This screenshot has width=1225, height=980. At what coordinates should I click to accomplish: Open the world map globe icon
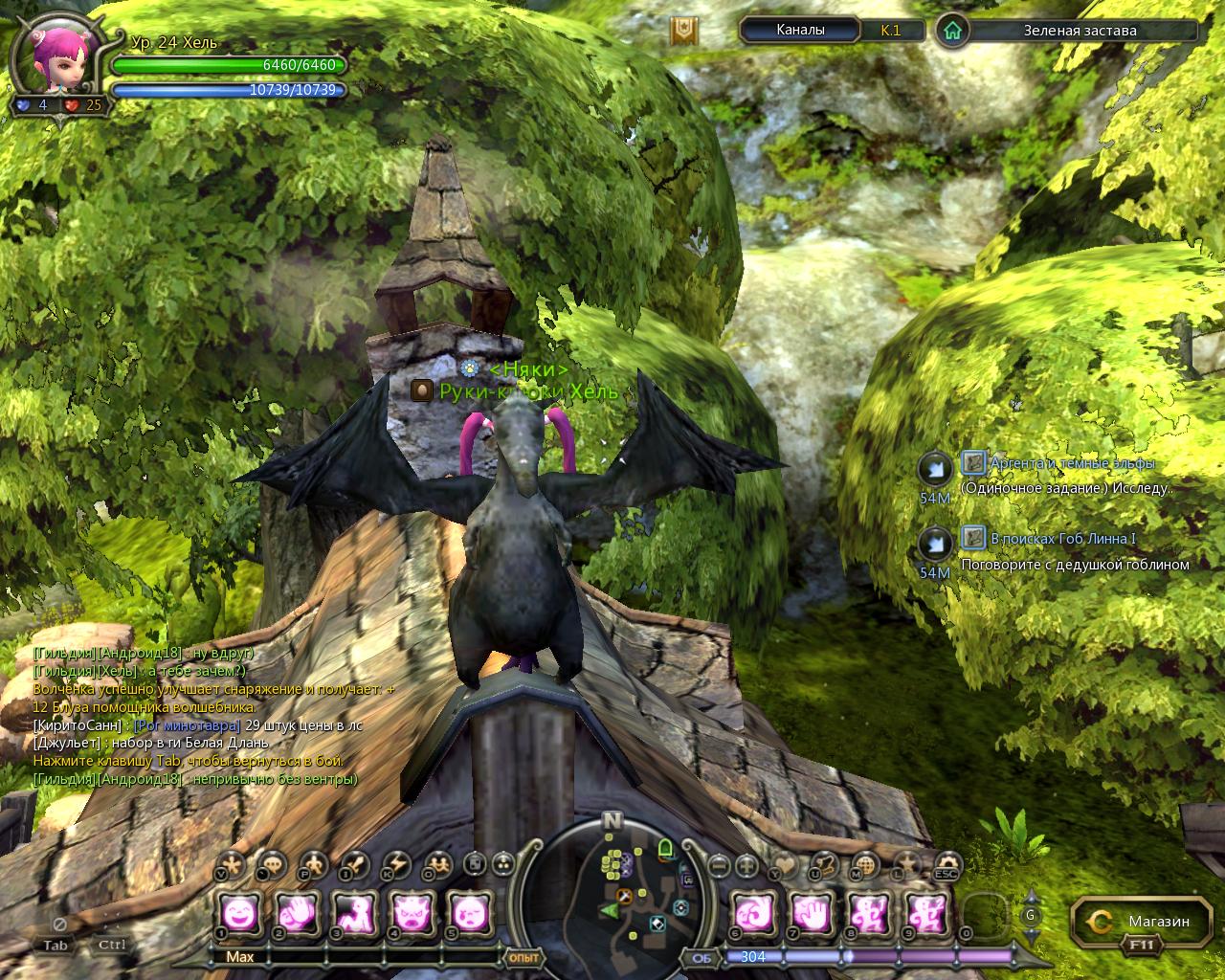[x=864, y=864]
